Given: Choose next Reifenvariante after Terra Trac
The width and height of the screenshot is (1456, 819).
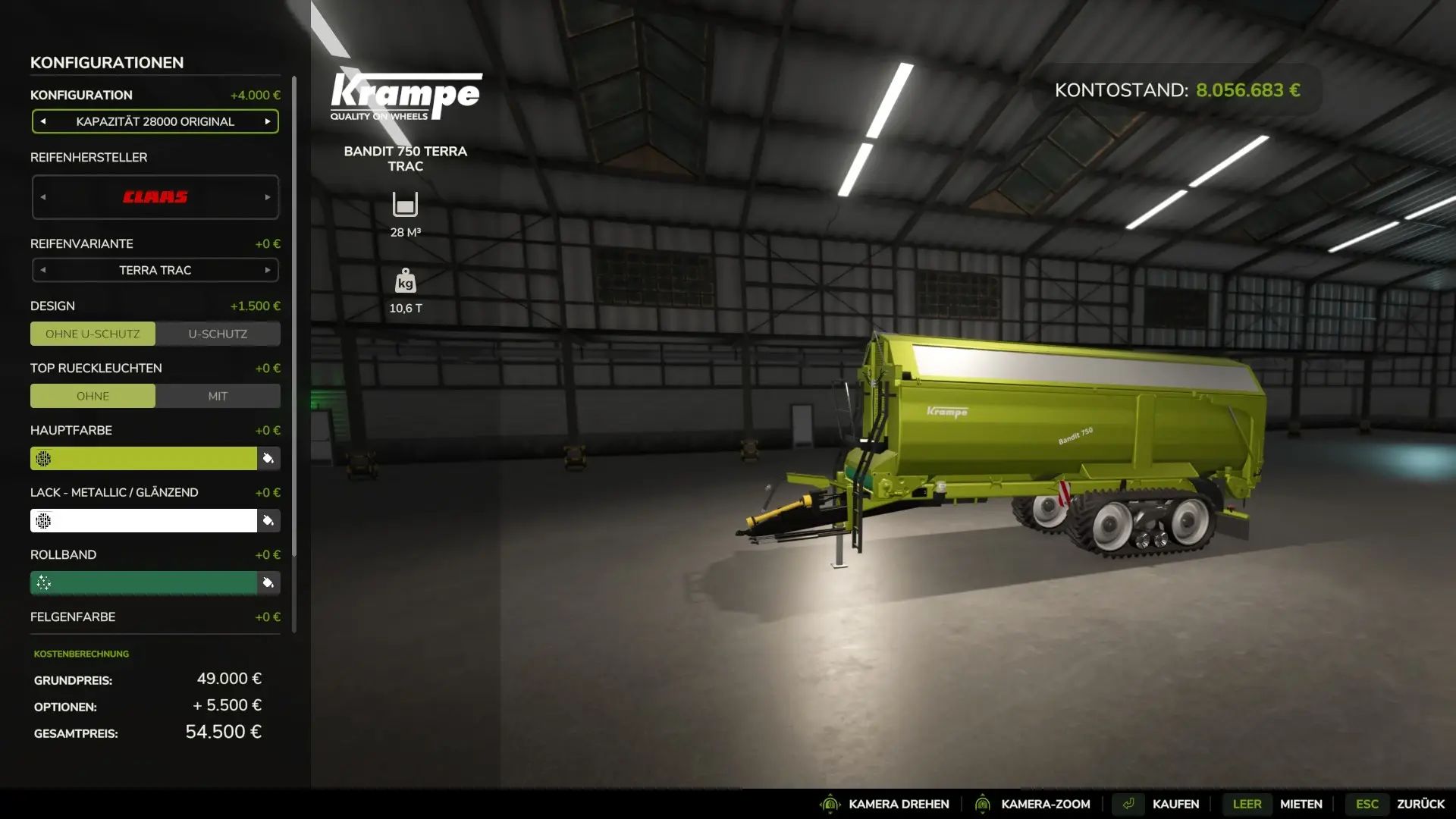Looking at the screenshot, I should click(268, 270).
